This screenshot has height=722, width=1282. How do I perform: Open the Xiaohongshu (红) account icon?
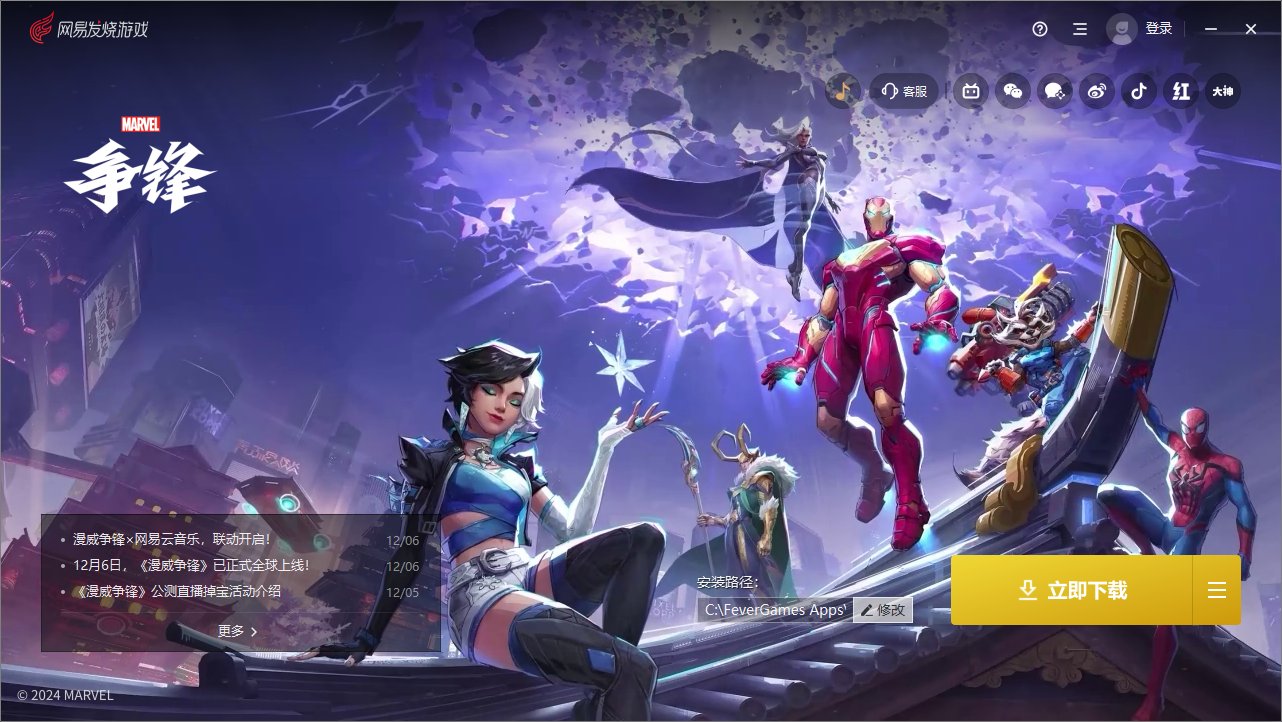point(1180,91)
